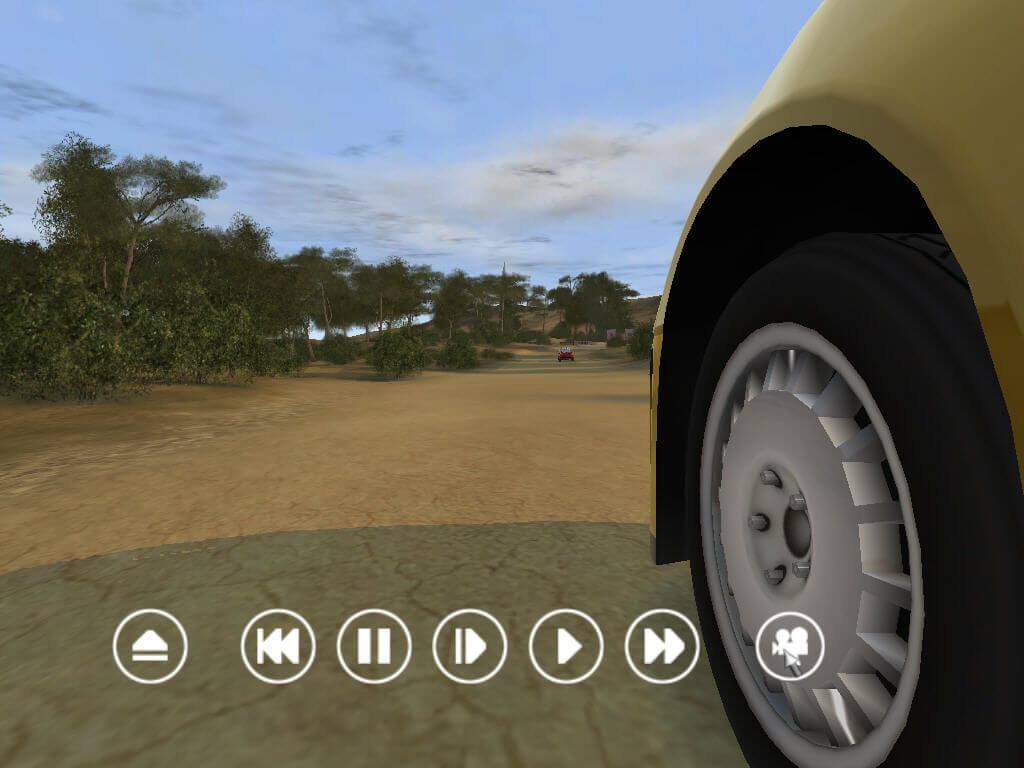Rewind the replay to the start
Image resolution: width=1024 pixels, height=768 pixels.
pos(278,646)
